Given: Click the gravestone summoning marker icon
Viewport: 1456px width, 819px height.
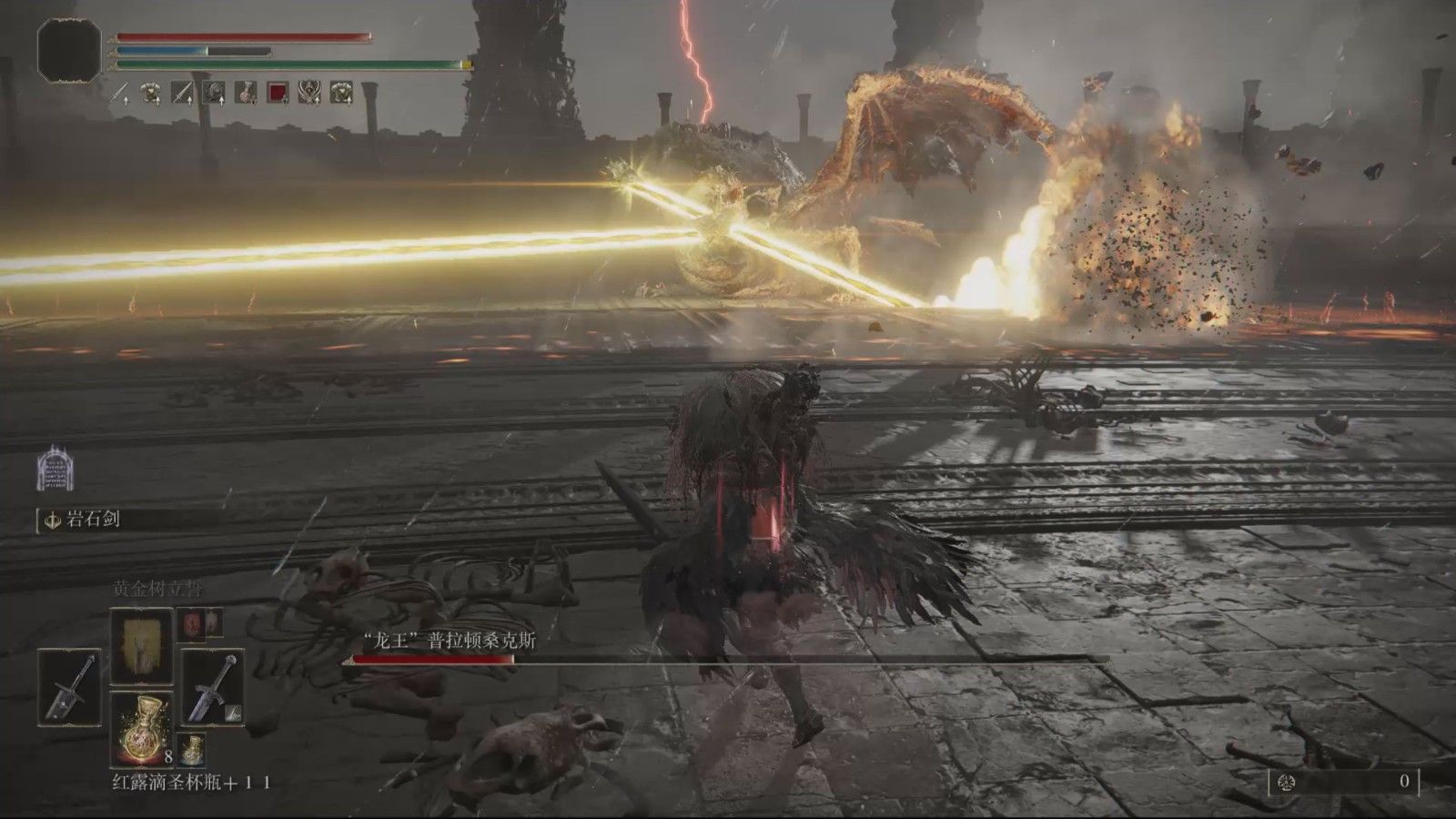Looking at the screenshot, I should [52, 470].
